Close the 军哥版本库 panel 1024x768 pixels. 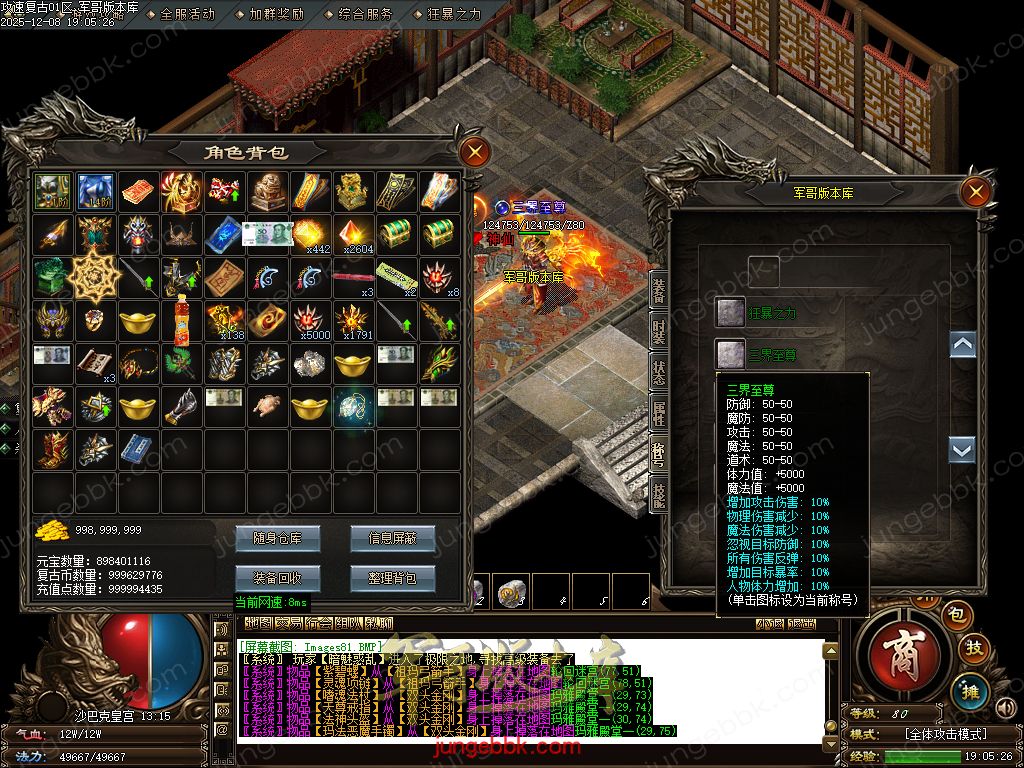(x=975, y=192)
